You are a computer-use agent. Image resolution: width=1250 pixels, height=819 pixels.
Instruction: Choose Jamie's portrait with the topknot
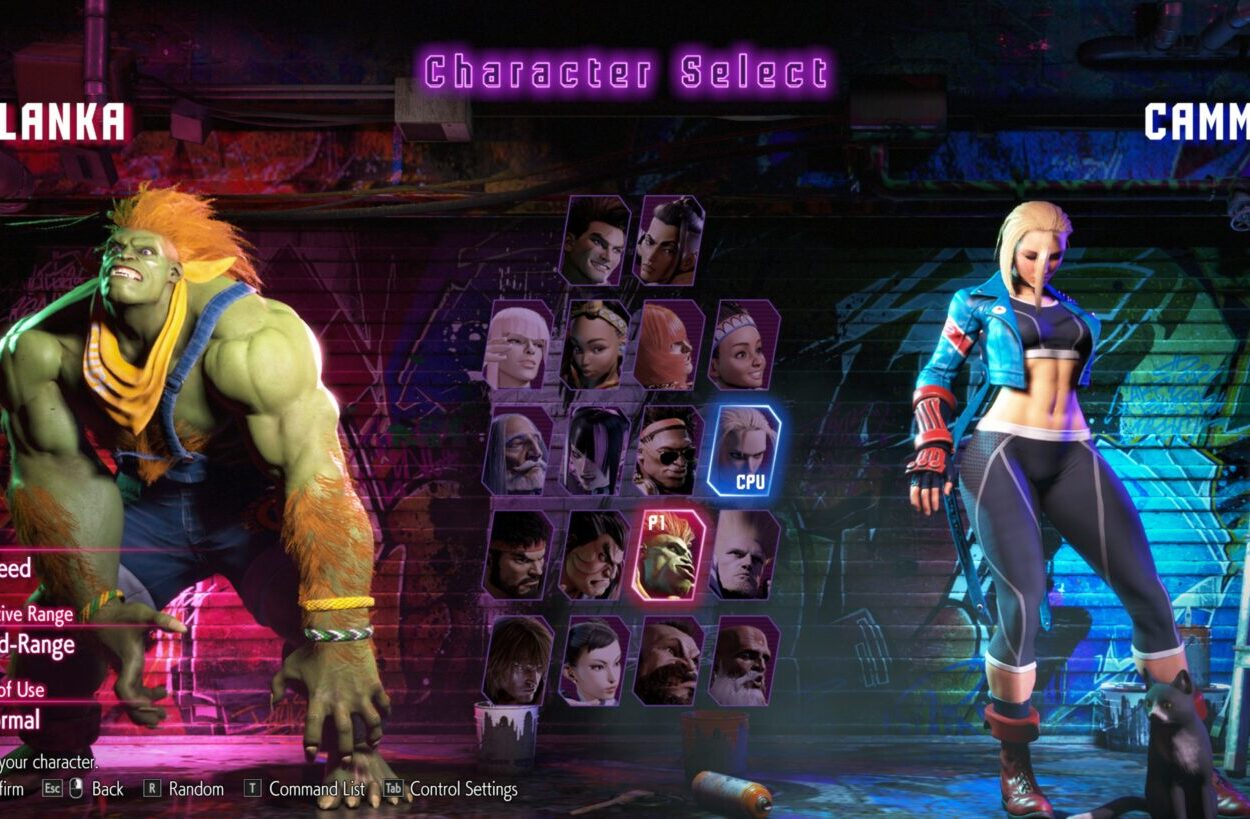[x=669, y=241]
